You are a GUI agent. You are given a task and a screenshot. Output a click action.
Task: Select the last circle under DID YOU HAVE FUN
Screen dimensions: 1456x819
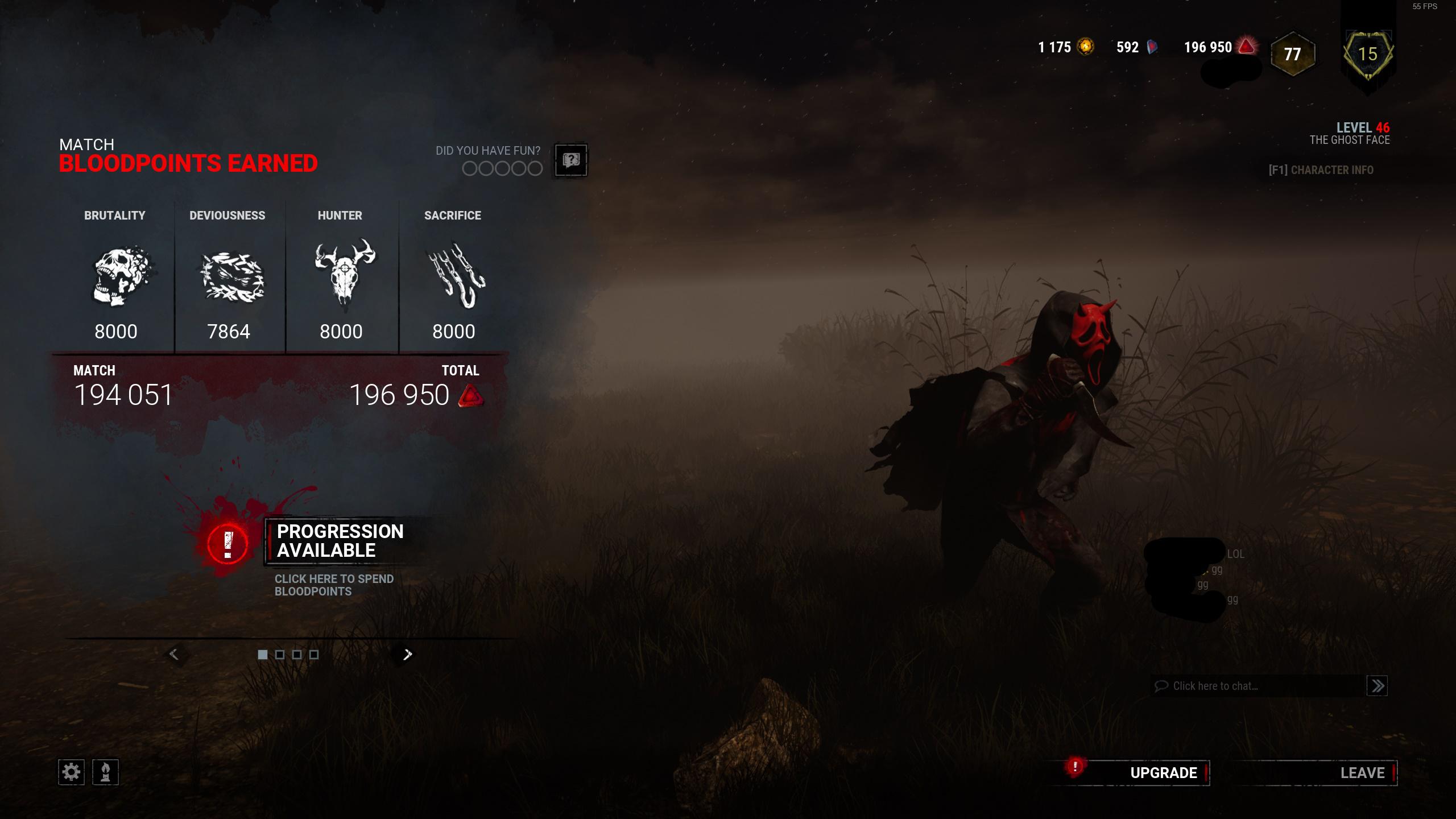(536, 169)
